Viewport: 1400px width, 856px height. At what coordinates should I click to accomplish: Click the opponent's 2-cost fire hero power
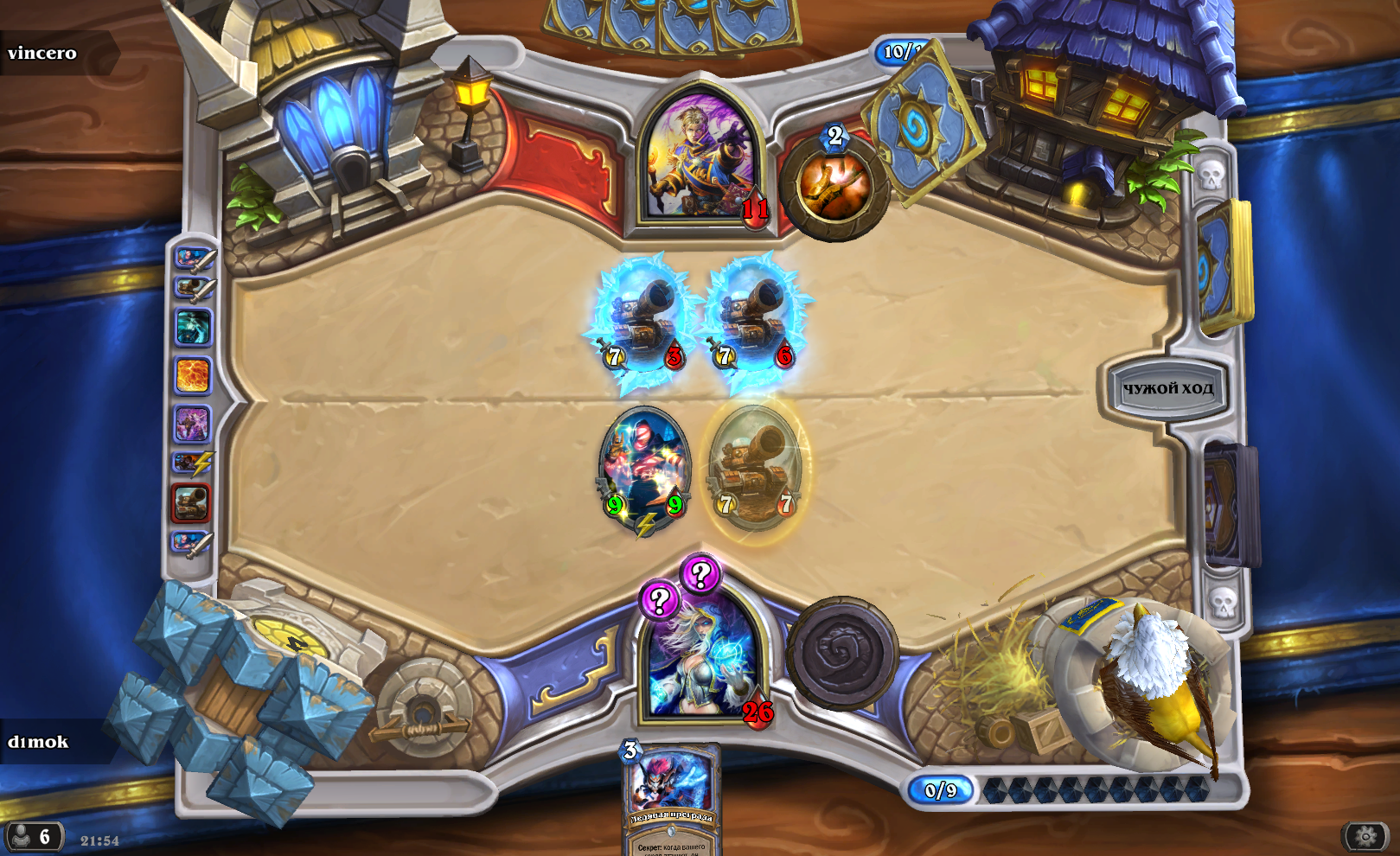point(834,186)
